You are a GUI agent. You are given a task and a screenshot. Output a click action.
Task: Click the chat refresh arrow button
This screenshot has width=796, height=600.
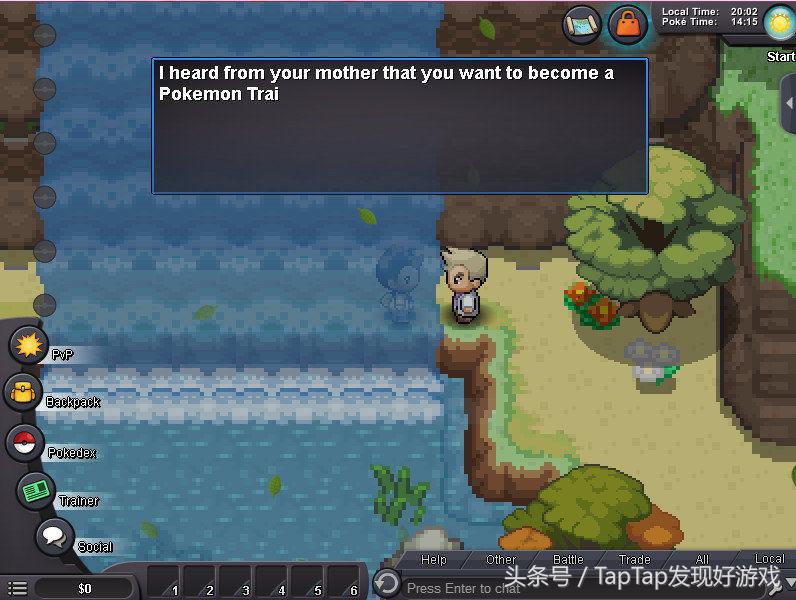pos(386,583)
